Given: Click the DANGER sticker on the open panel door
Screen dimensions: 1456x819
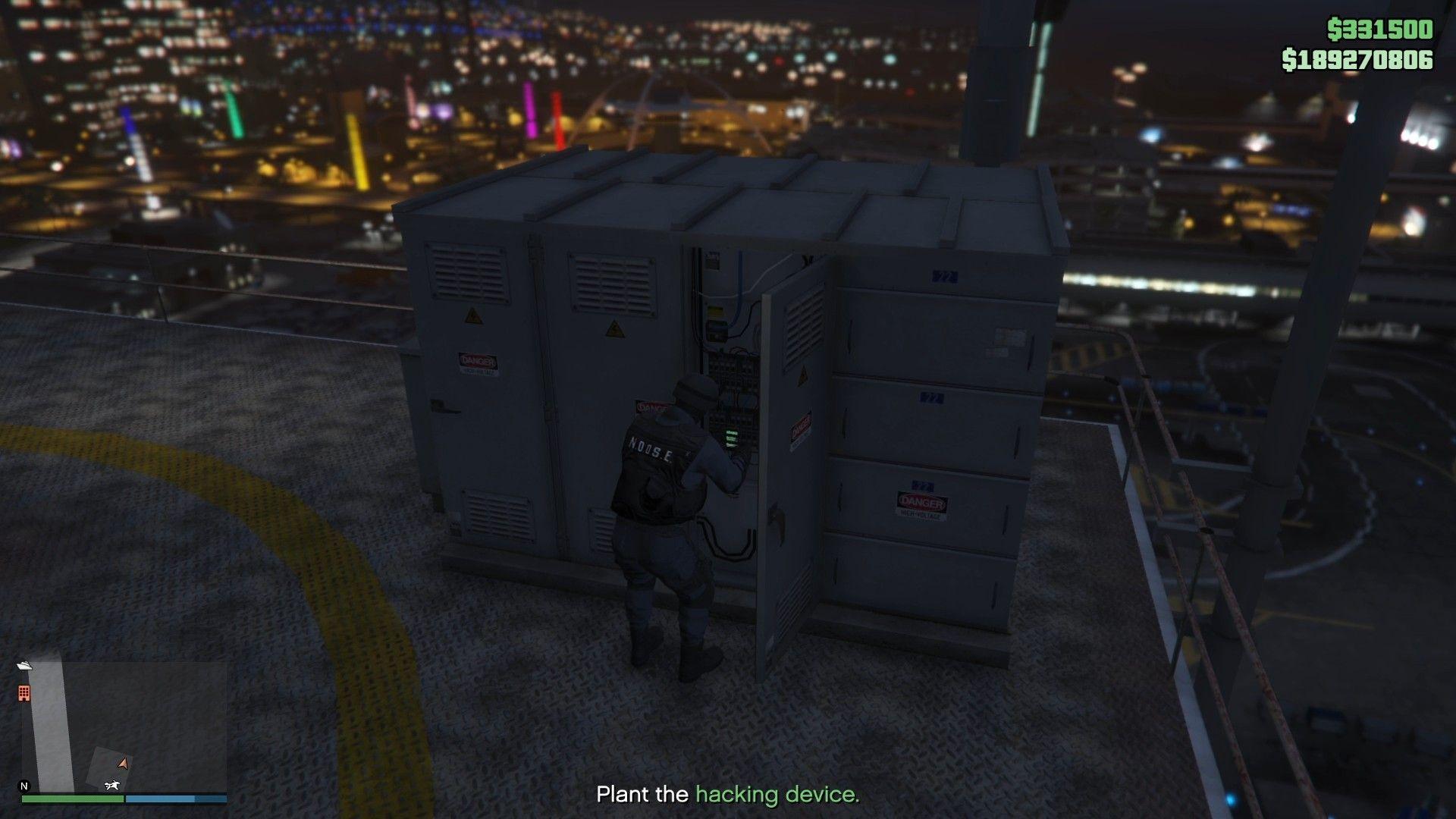Looking at the screenshot, I should [800, 428].
